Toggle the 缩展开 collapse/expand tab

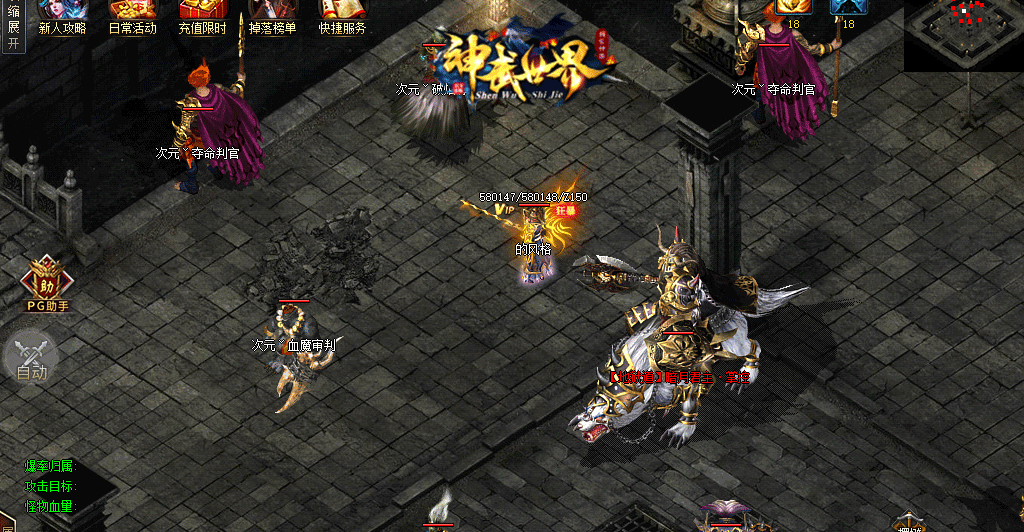(x=13, y=25)
